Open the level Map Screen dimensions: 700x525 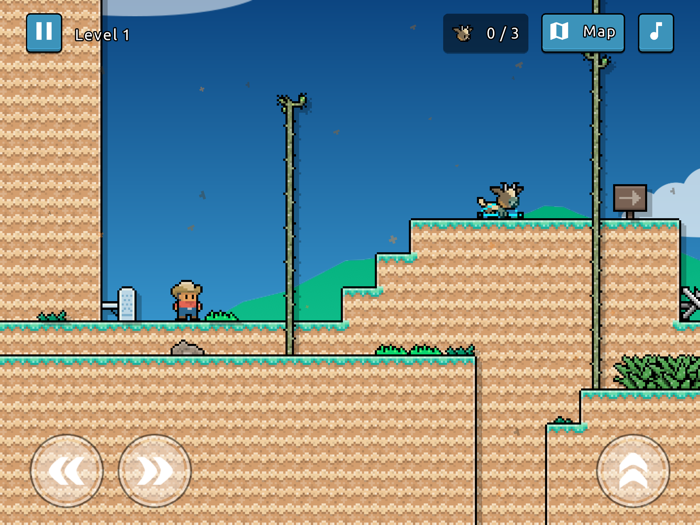583,32
